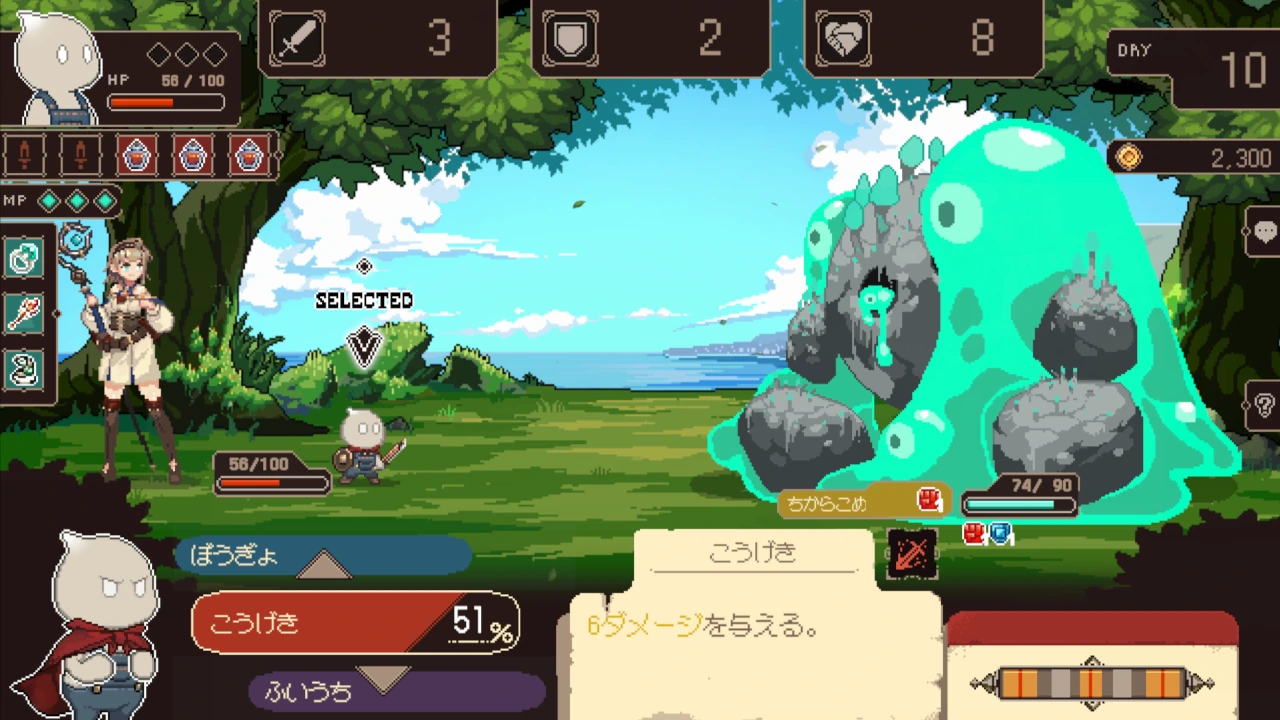Select the scroll skill icon

(x=24, y=370)
